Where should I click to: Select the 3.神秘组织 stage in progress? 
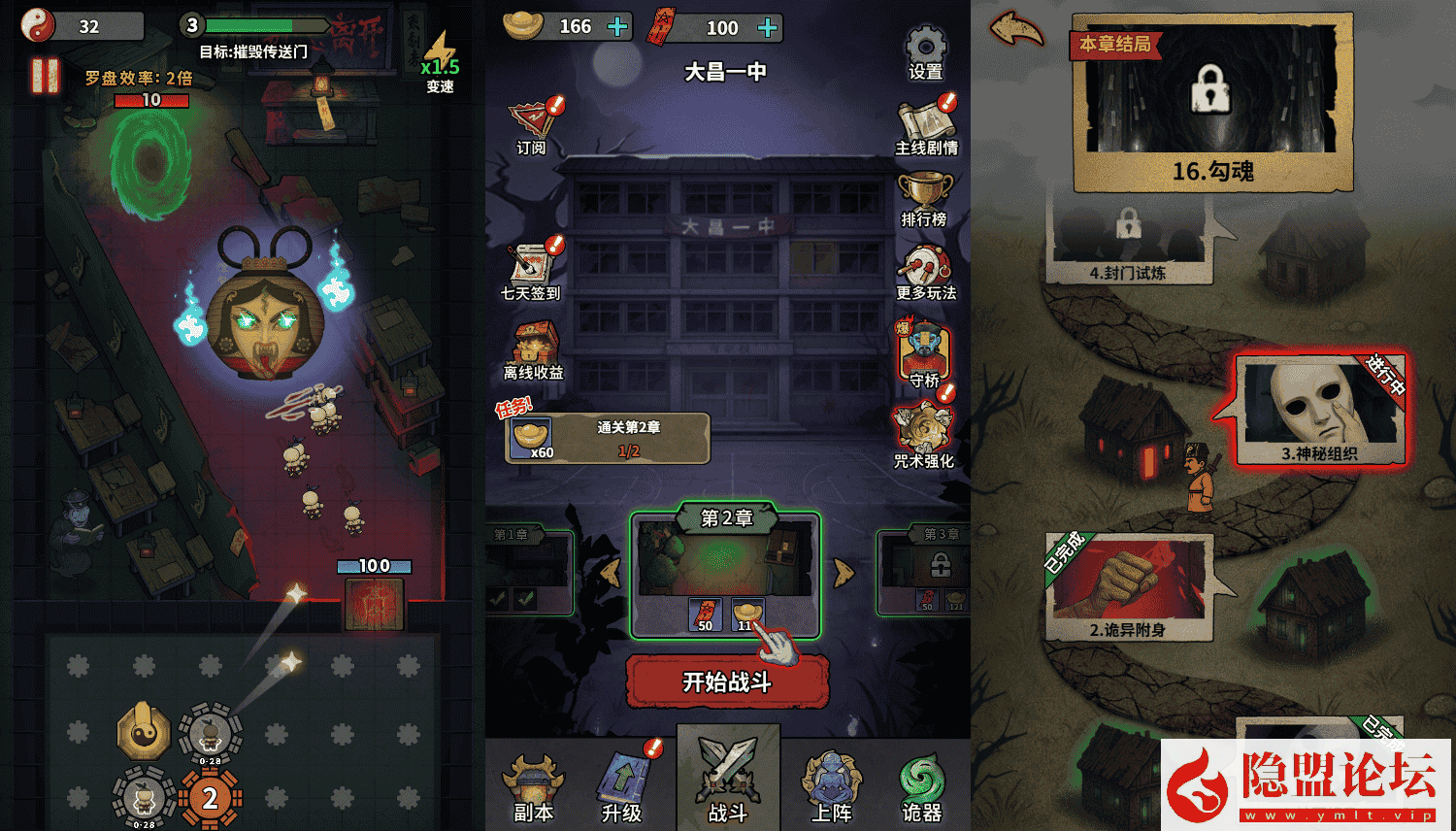pyautogui.click(x=1322, y=406)
